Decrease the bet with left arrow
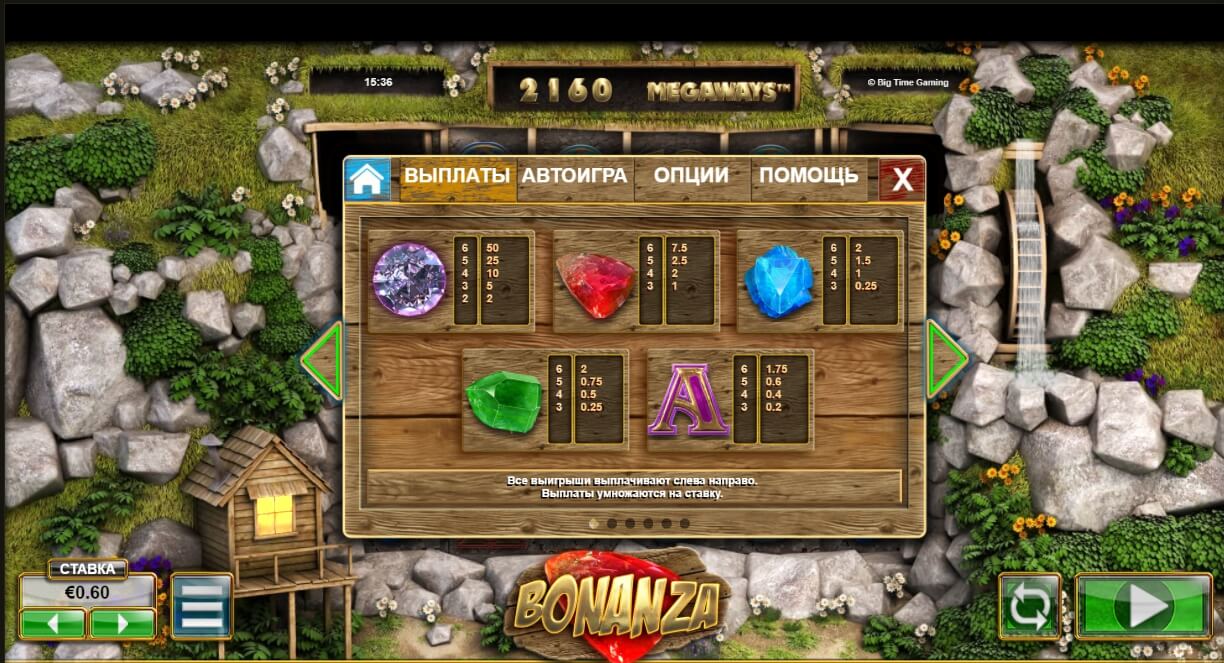 click(x=53, y=623)
